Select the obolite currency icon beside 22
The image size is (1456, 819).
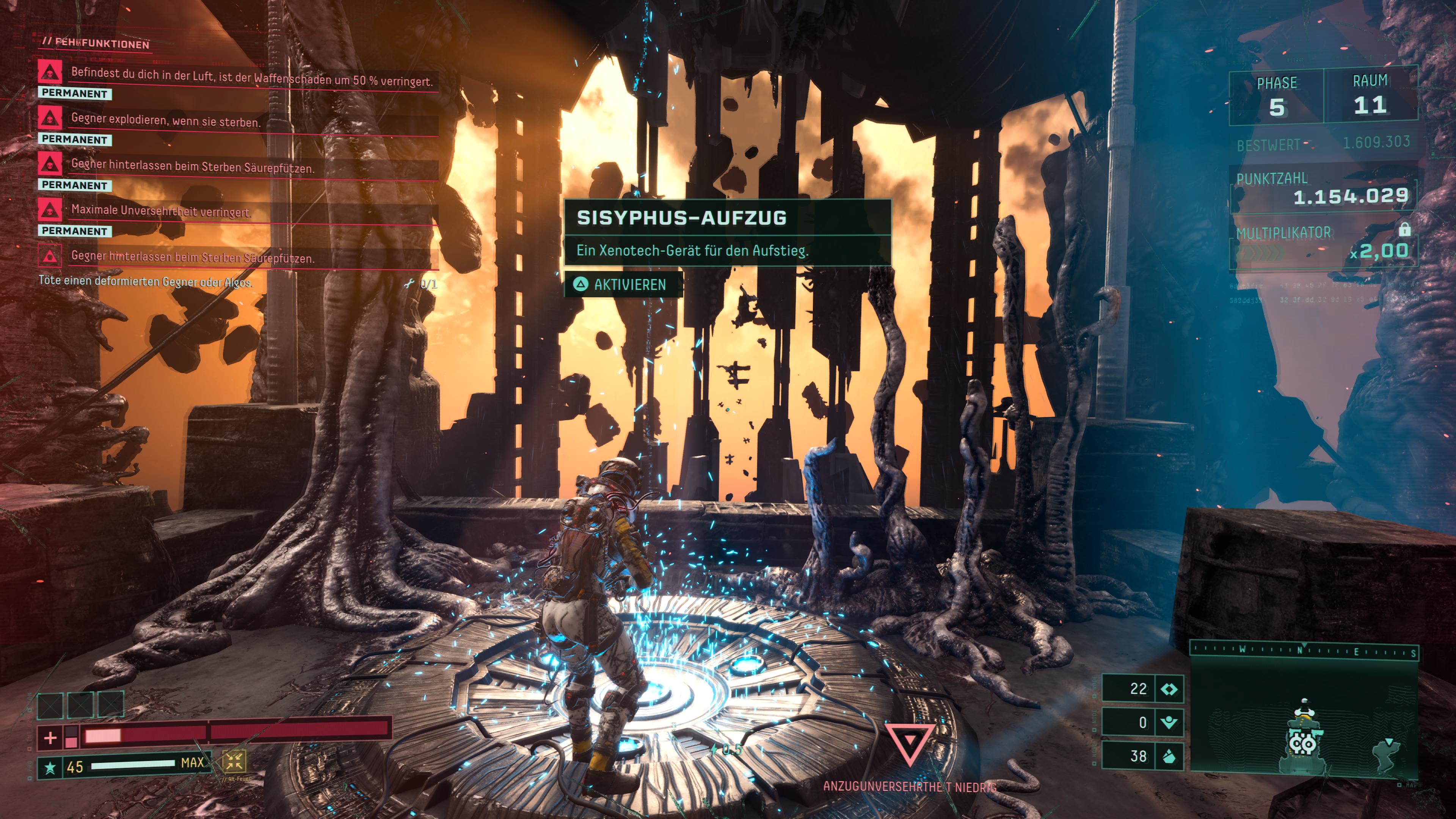point(1168,689)
